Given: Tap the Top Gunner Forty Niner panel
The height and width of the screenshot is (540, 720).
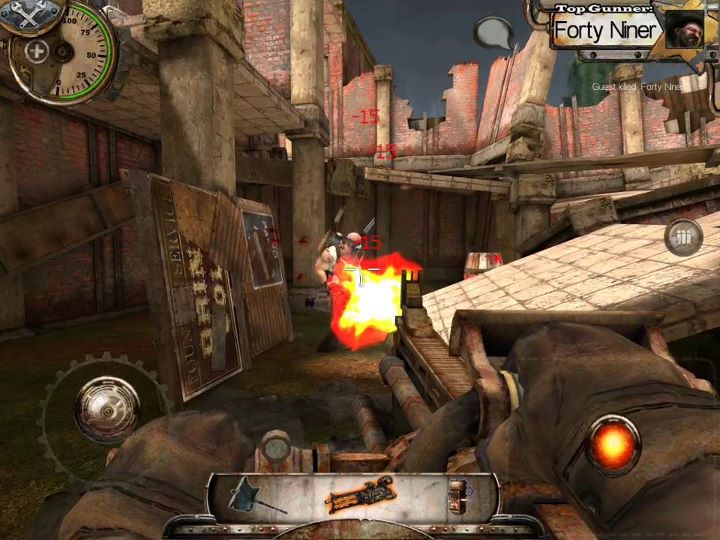Looking at the screenshot, I should coord(623,29).
